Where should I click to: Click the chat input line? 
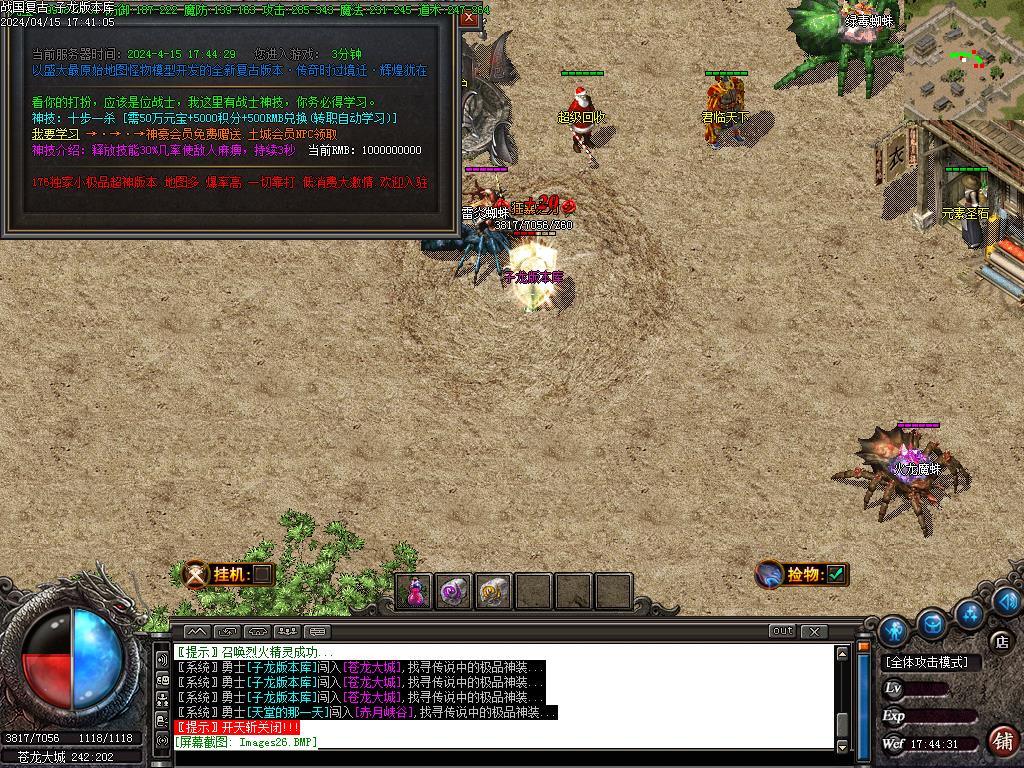click(x=500, y=742)
